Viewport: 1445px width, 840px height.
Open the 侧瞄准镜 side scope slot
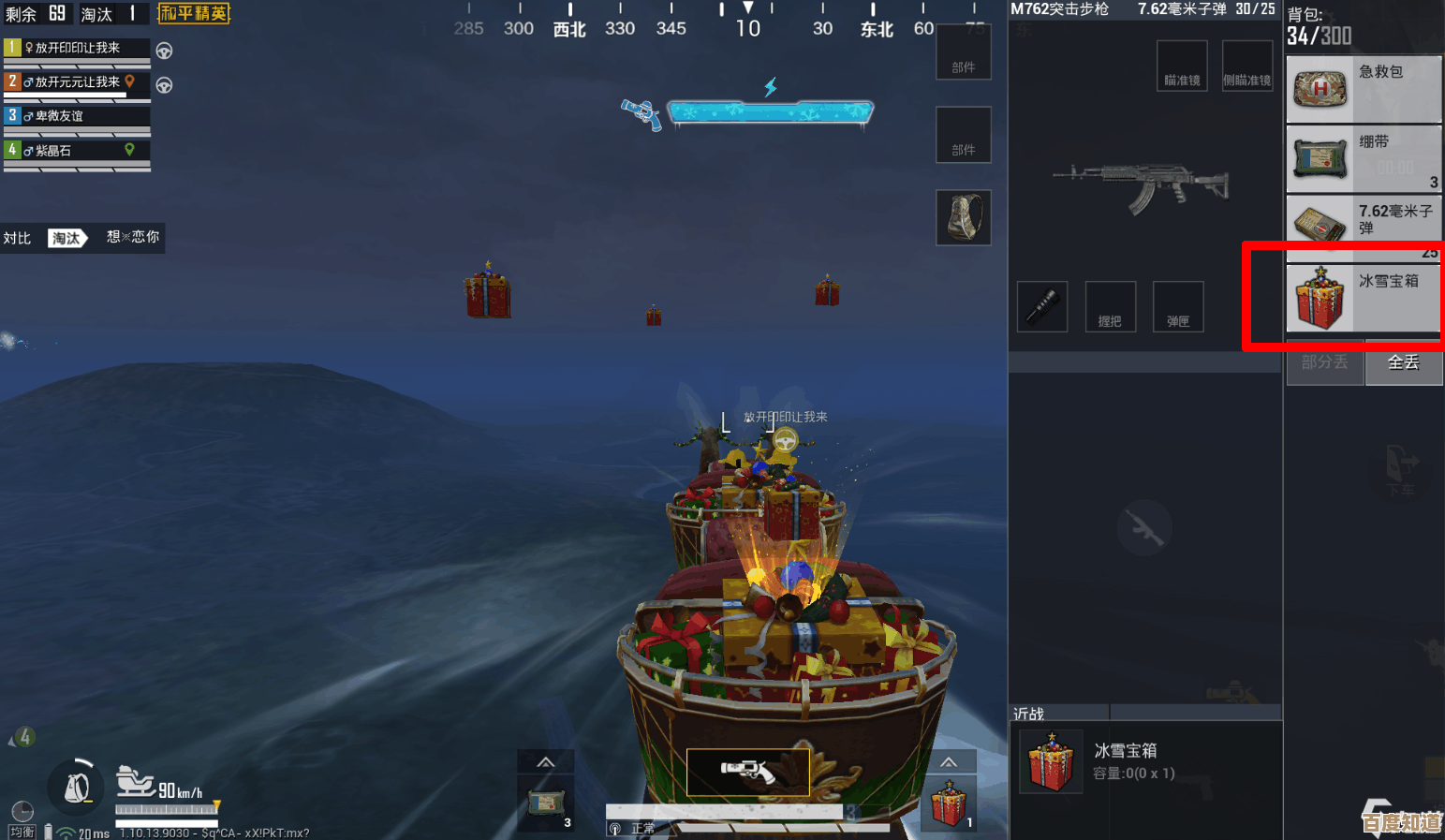[1246, 66]
